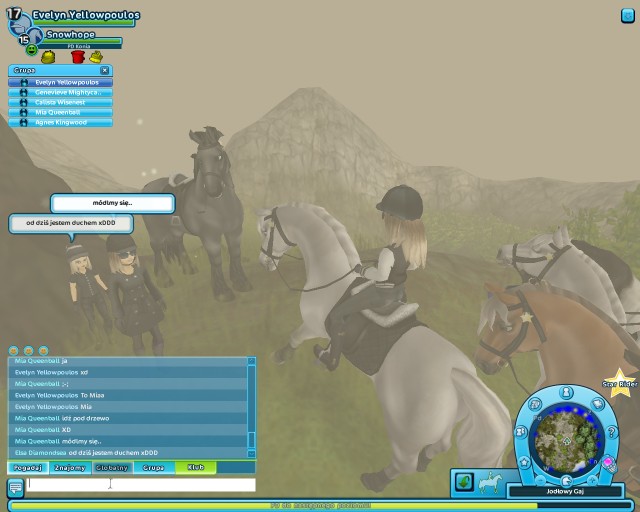Open the character icon atop the horseshoe
This screenshot has height=512, width=640.
(565, 391)
